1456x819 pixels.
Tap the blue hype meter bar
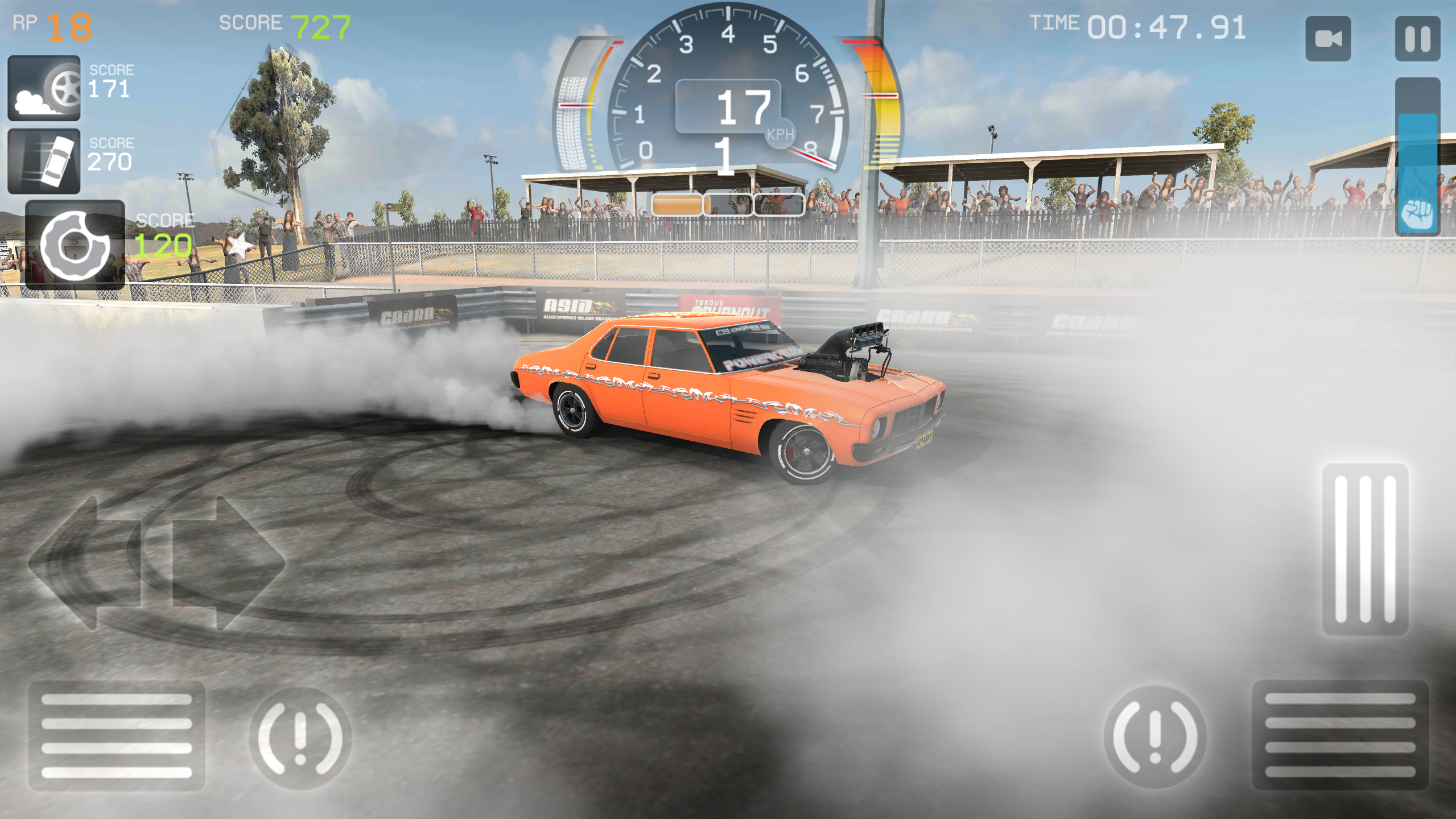point(1418,159)
